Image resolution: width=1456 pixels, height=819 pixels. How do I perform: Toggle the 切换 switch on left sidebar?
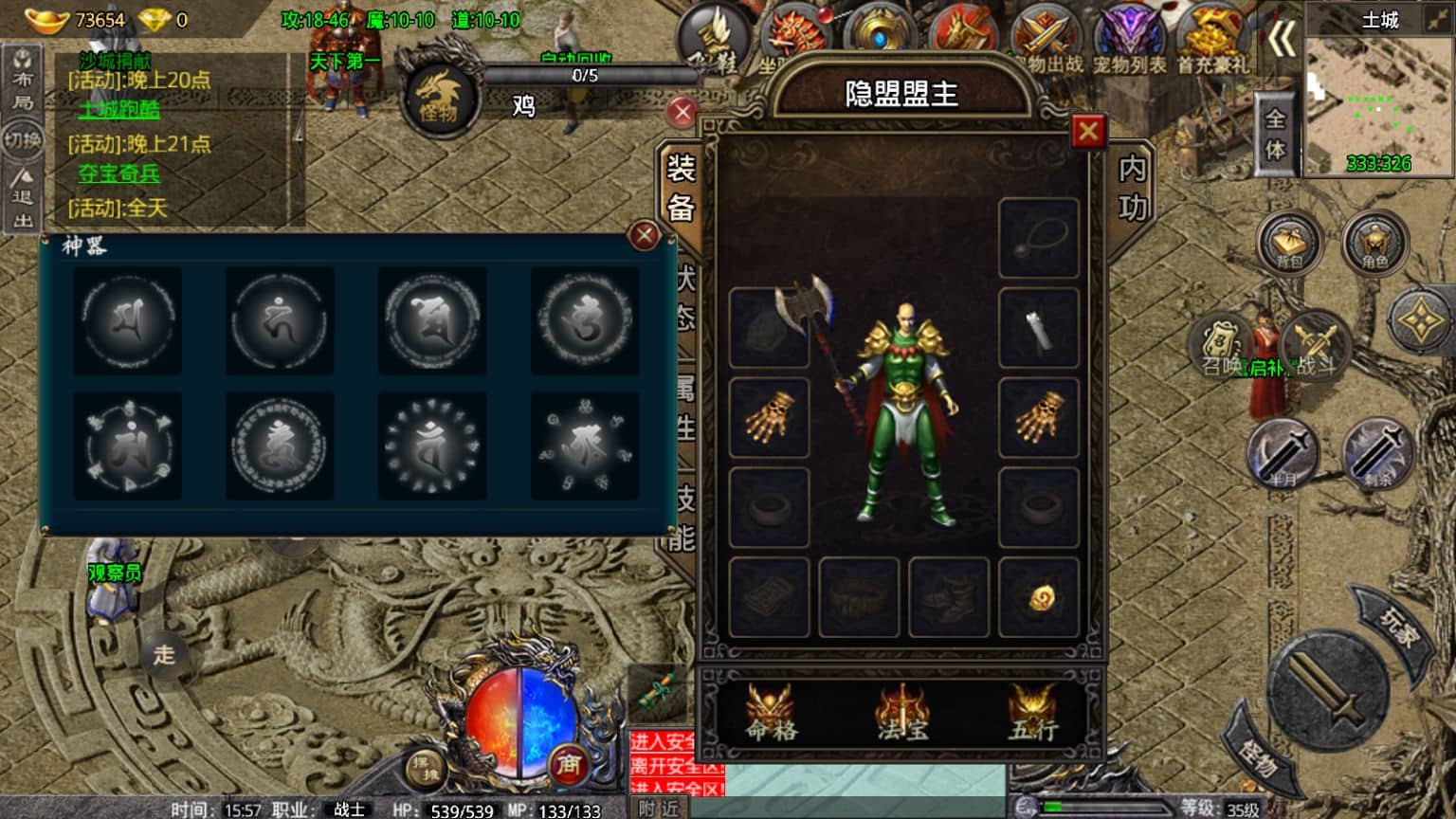[x=24, y=140]
